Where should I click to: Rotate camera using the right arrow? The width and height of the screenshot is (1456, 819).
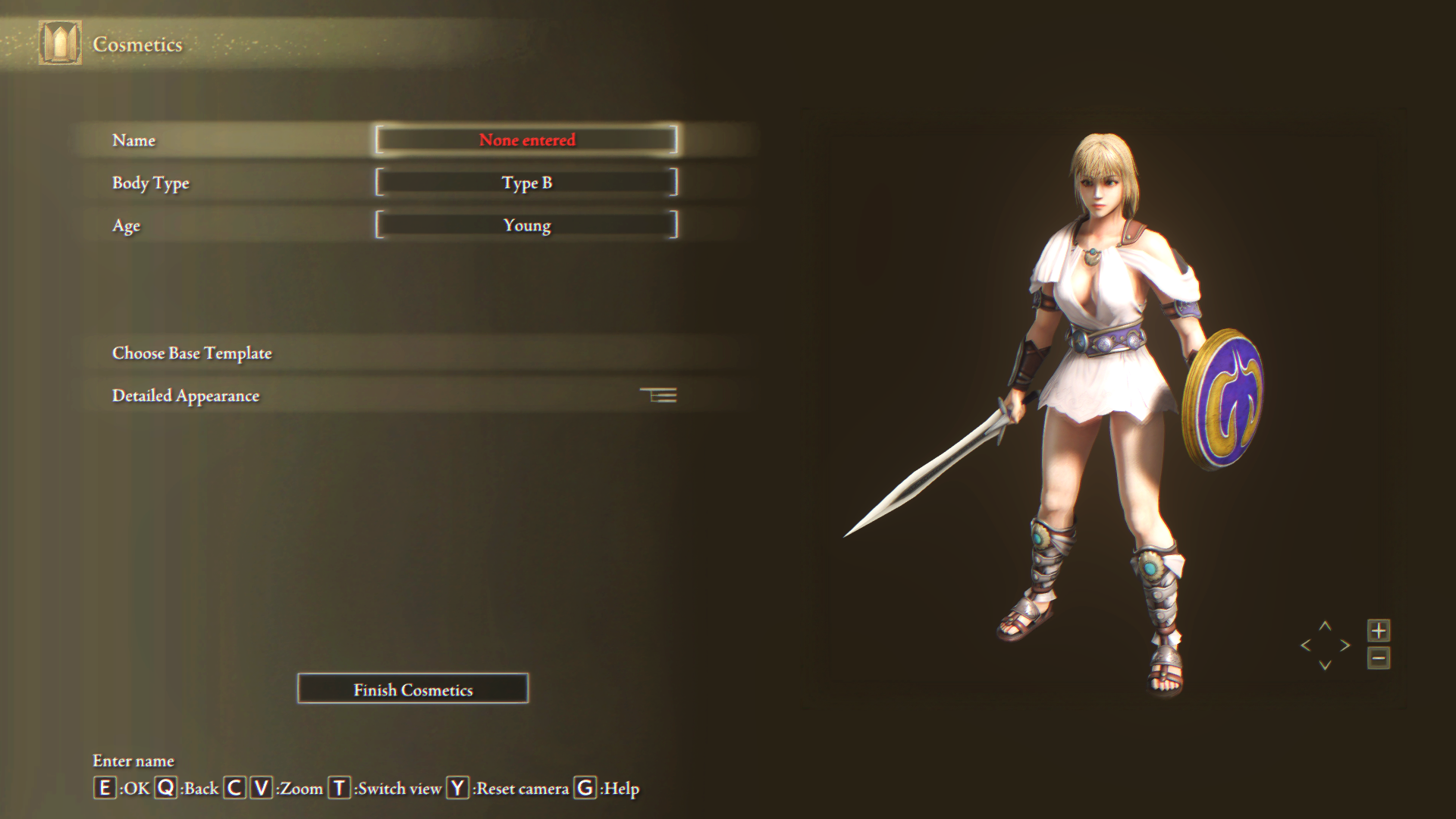pos(1345,645)
